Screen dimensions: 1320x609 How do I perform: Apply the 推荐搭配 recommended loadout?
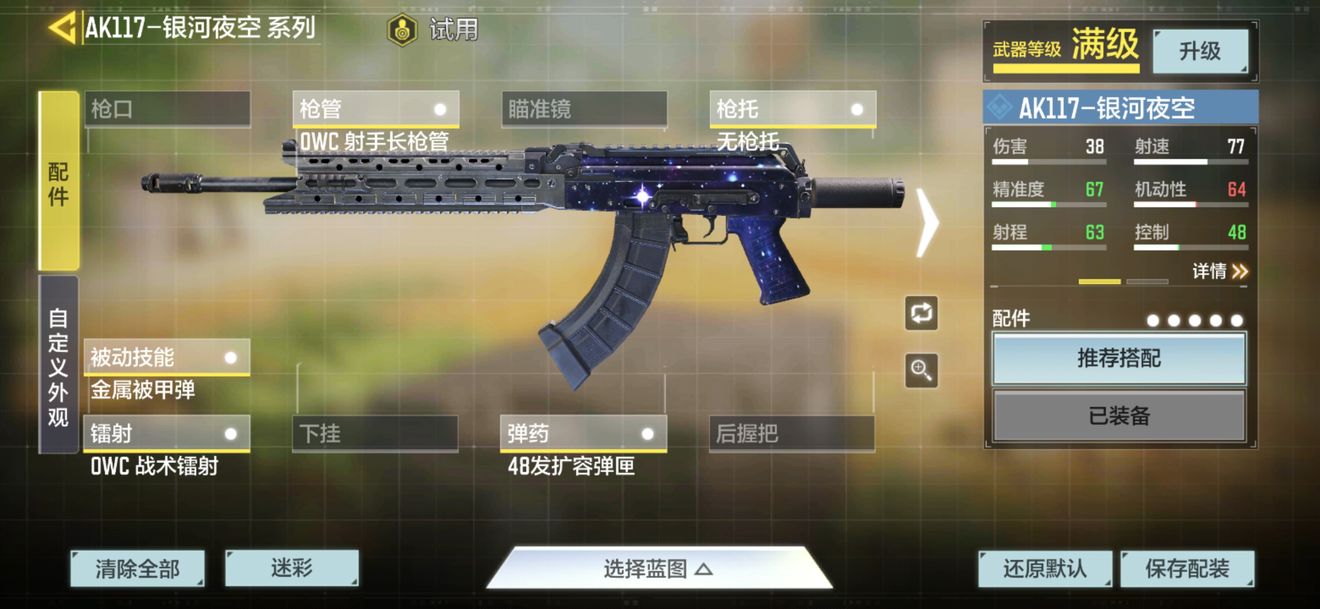click(1119, 358)
